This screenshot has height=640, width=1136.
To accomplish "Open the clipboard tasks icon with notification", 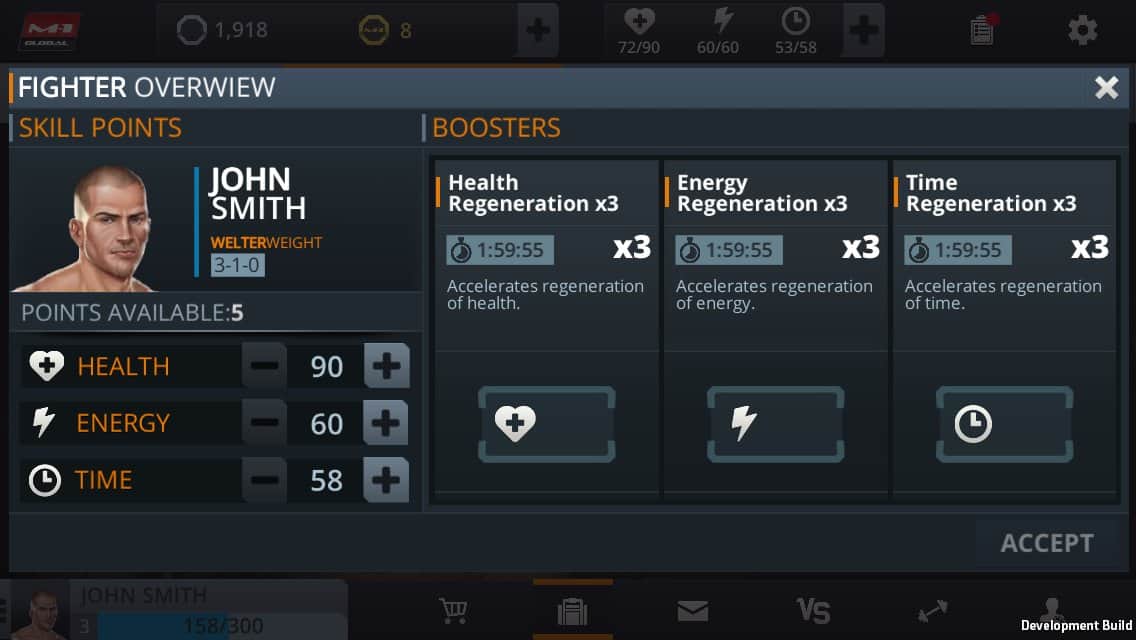I will tap(983, 30).
